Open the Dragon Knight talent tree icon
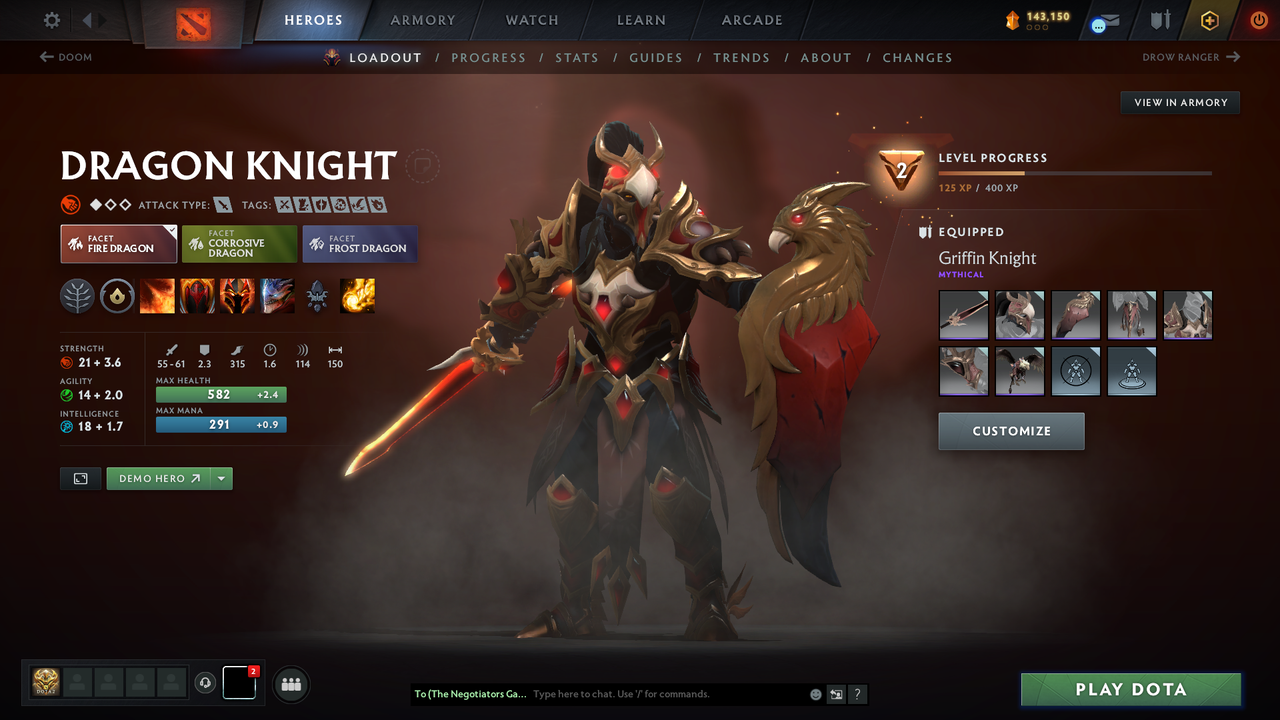Screen dimensions: 1280x720 point(77,295)
